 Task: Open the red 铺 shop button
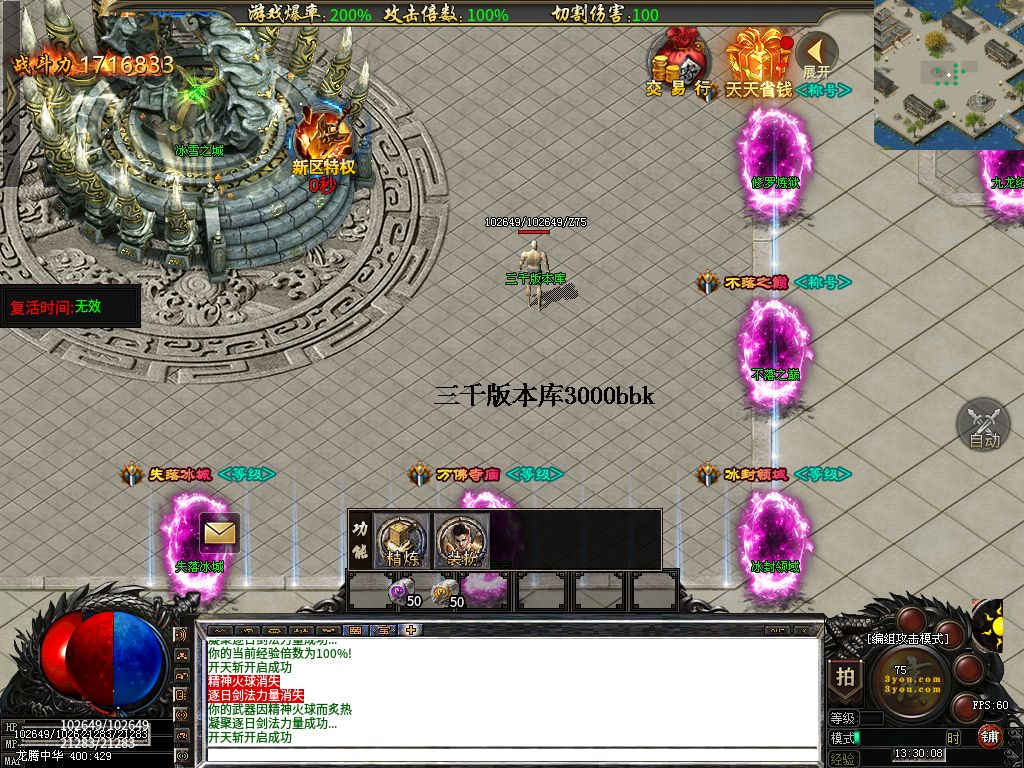pyautogui.click(x=990, y=737)
